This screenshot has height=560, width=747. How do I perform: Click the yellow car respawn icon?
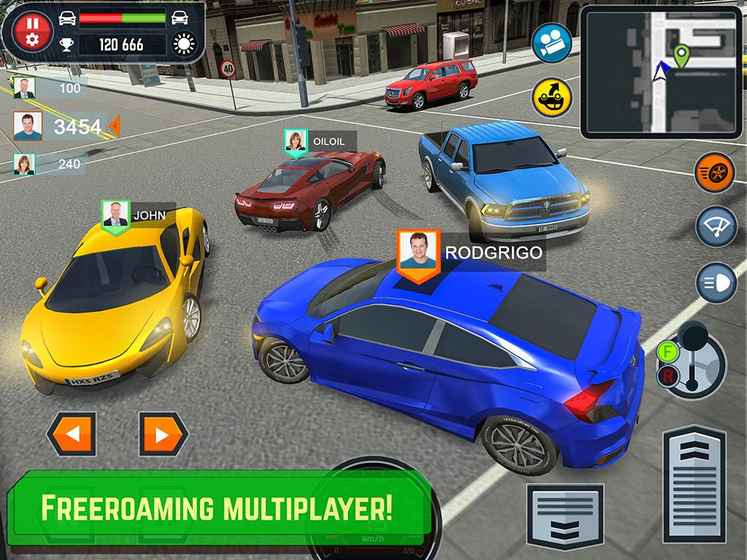pyautogui.click(x=550, y=95)
